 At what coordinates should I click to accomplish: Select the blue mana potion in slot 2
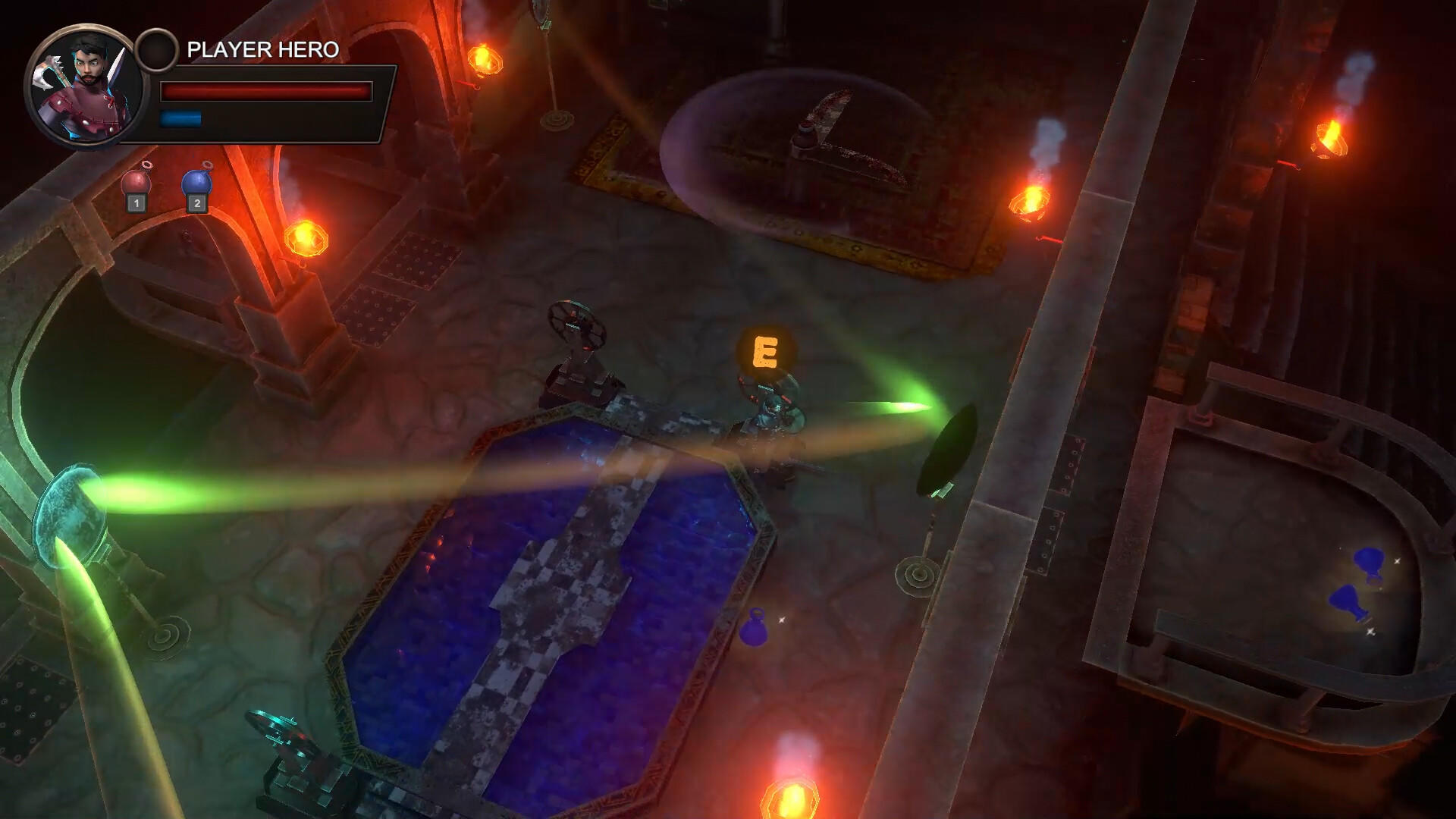click(195, 180)
